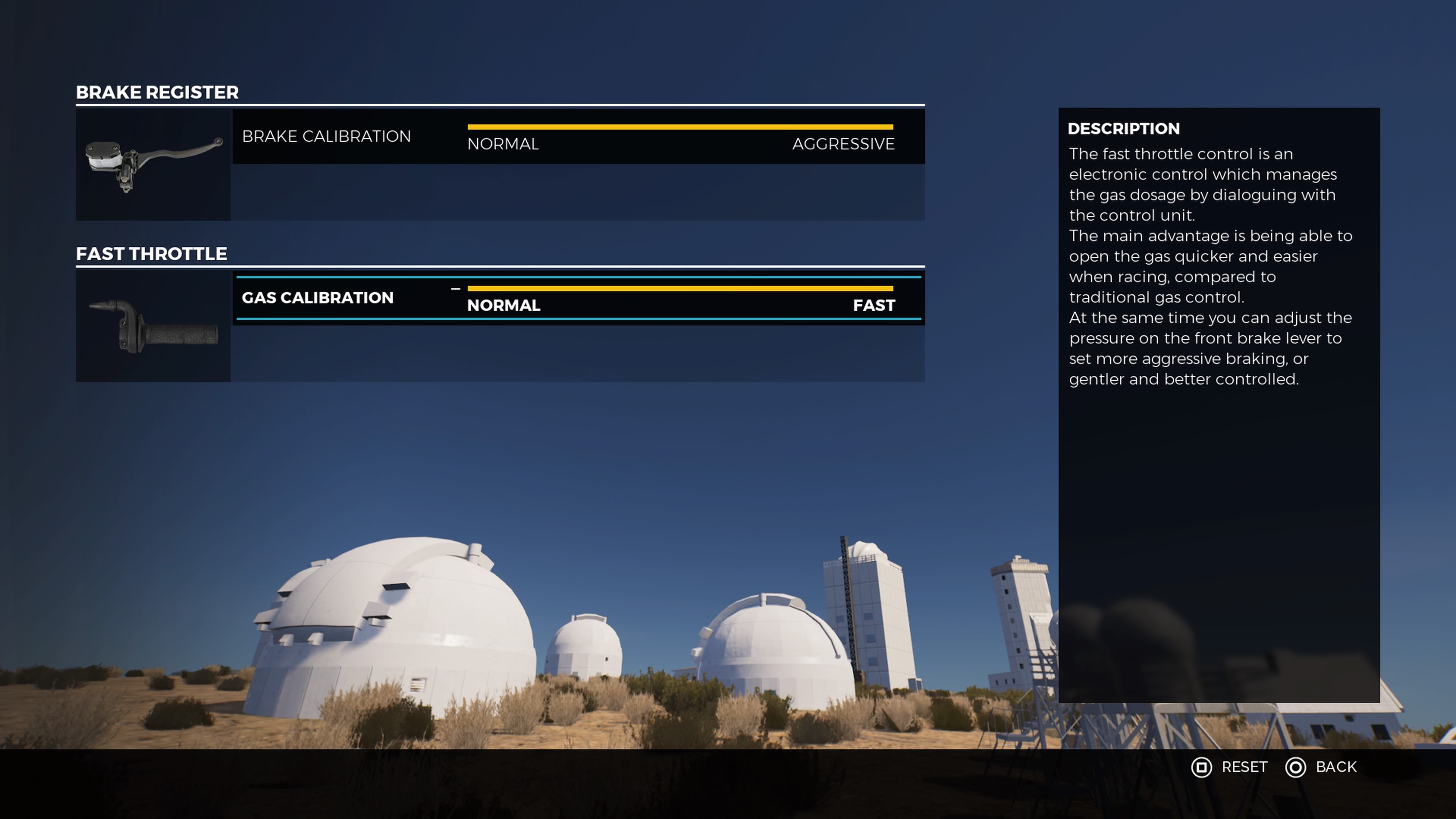The image size is (1456, 819).
Task: Go back to the previous menu
Action: [1321, 767]
